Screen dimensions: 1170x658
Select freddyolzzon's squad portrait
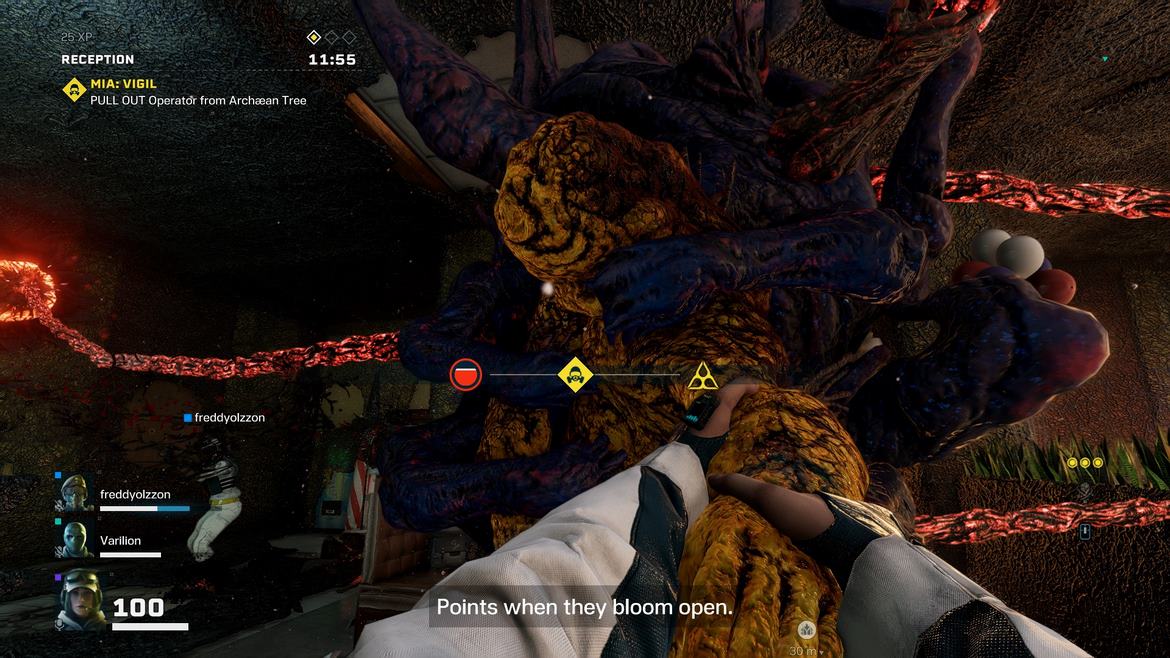tap(75, 492)
